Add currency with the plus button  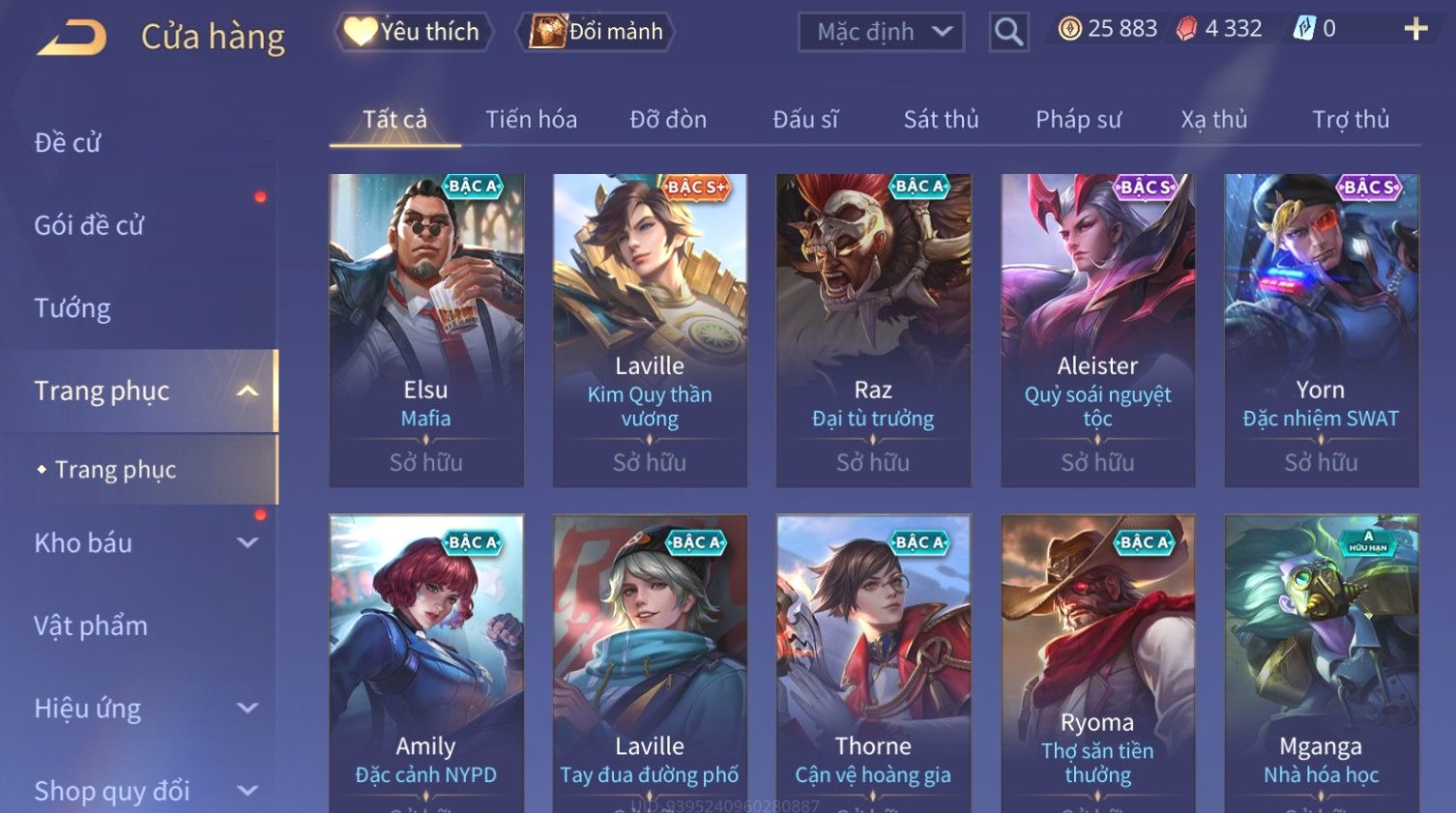coord(1415,29)
